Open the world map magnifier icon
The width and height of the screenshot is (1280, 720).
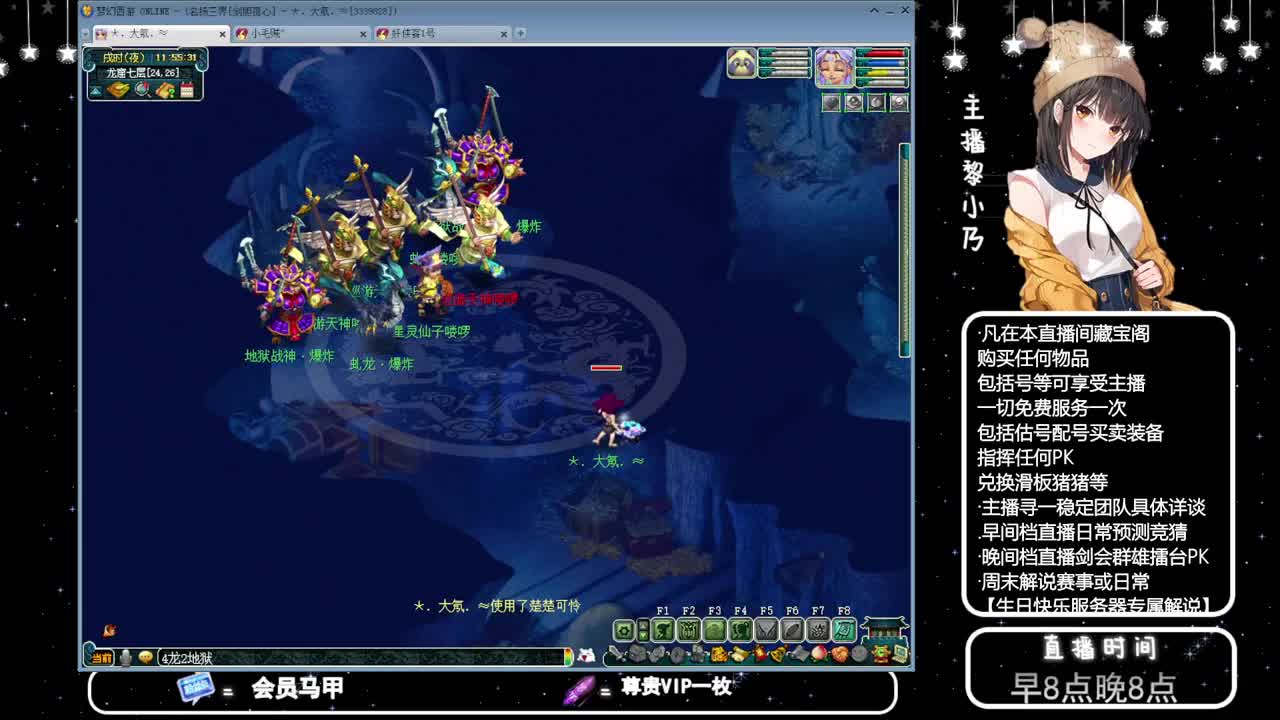click(x=142, y=90)
